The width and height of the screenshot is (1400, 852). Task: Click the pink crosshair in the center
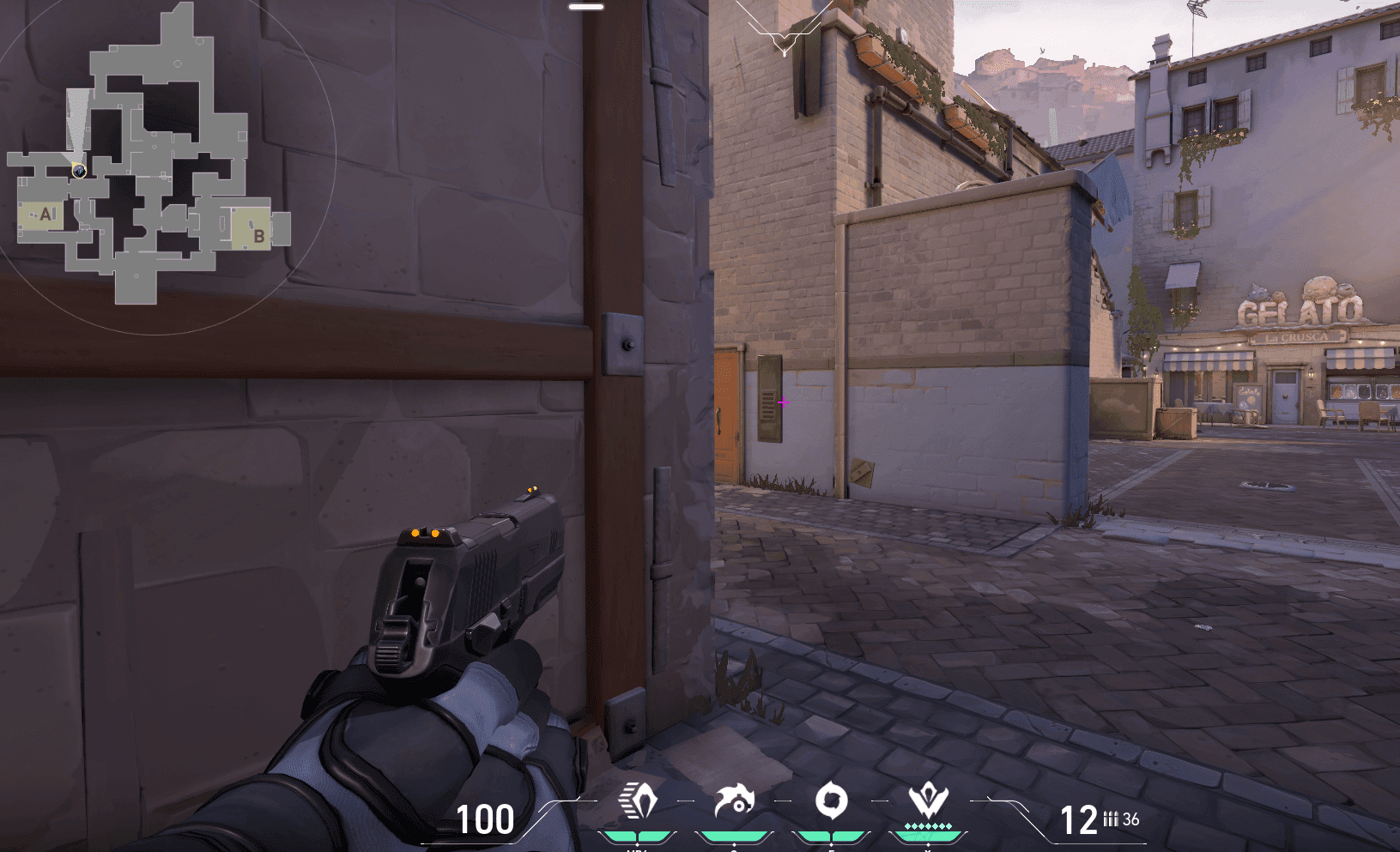pos(782,402)
